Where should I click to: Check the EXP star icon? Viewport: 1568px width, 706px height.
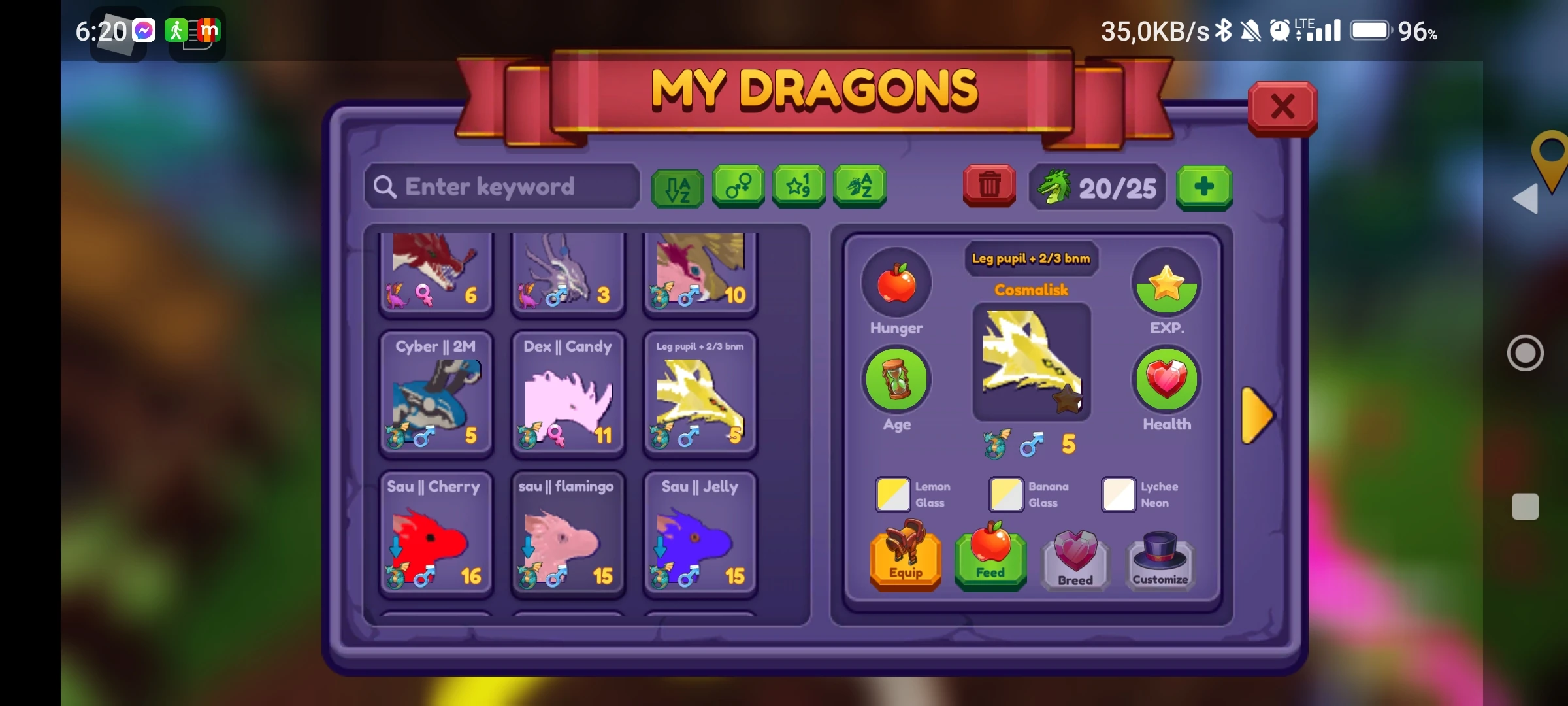point(1167,282)
